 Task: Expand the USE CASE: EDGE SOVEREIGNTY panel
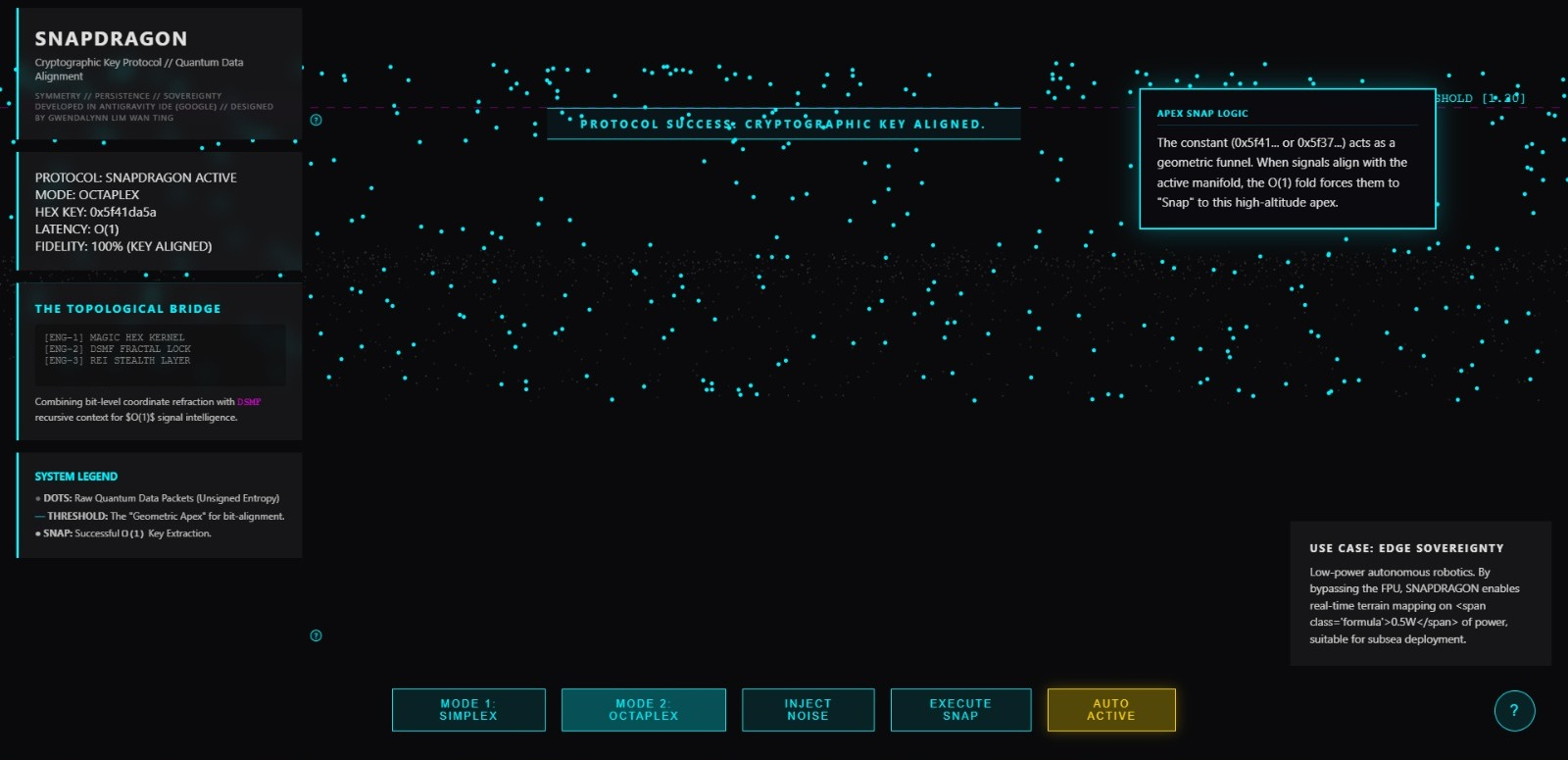pyautogui.click(x=1406, y=548)
